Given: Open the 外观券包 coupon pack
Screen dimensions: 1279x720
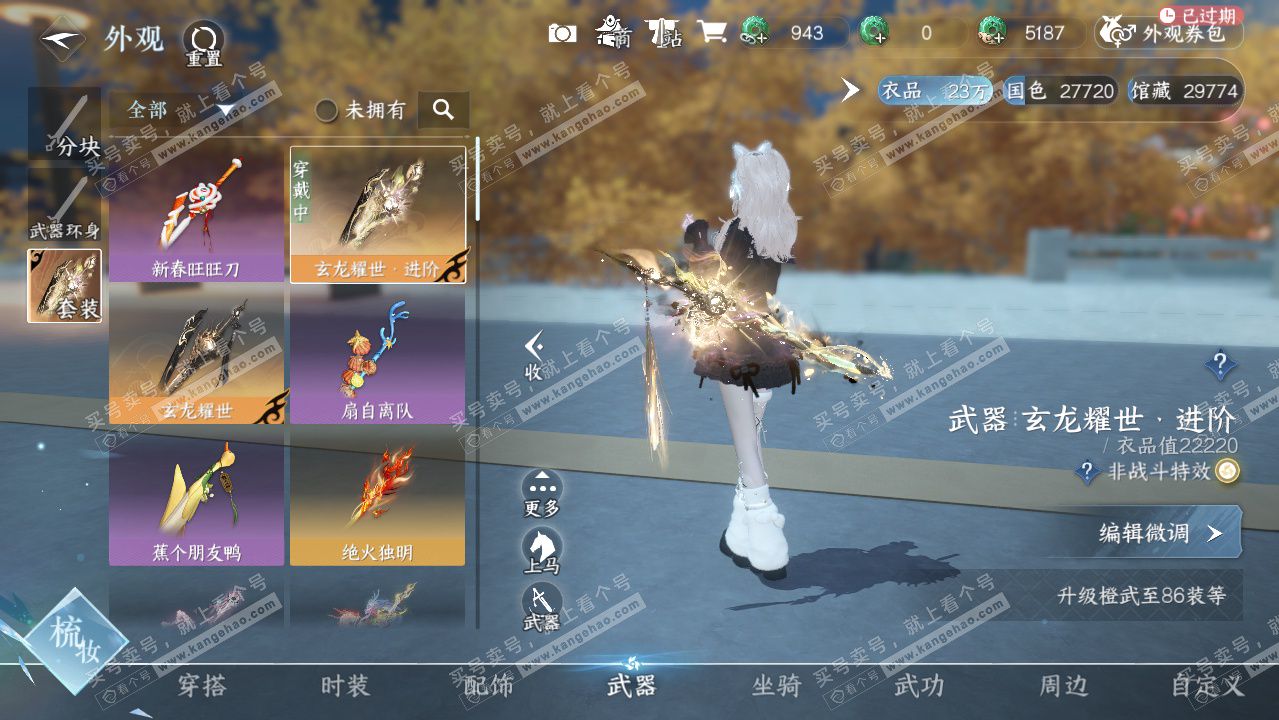Looking at the screenshot, I should click(x=1168, y=34).
